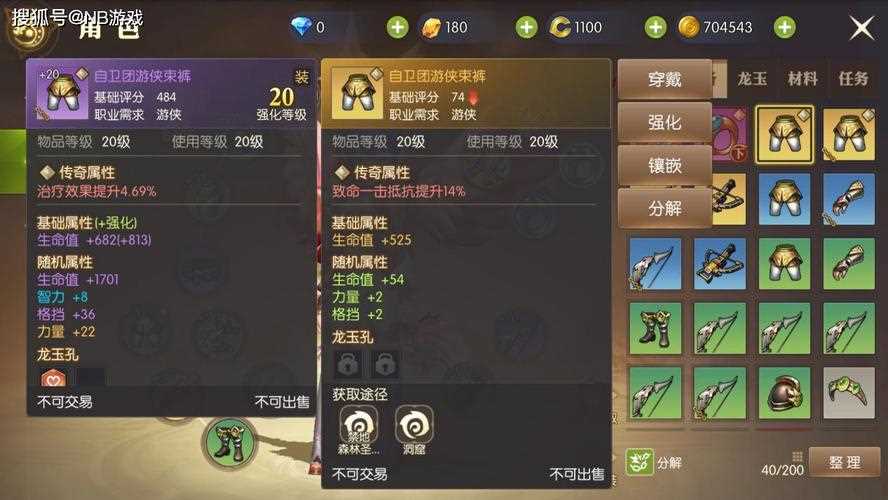
Task: Choose the 镶嵌 inlay button
Action: [x=665, y=165]
